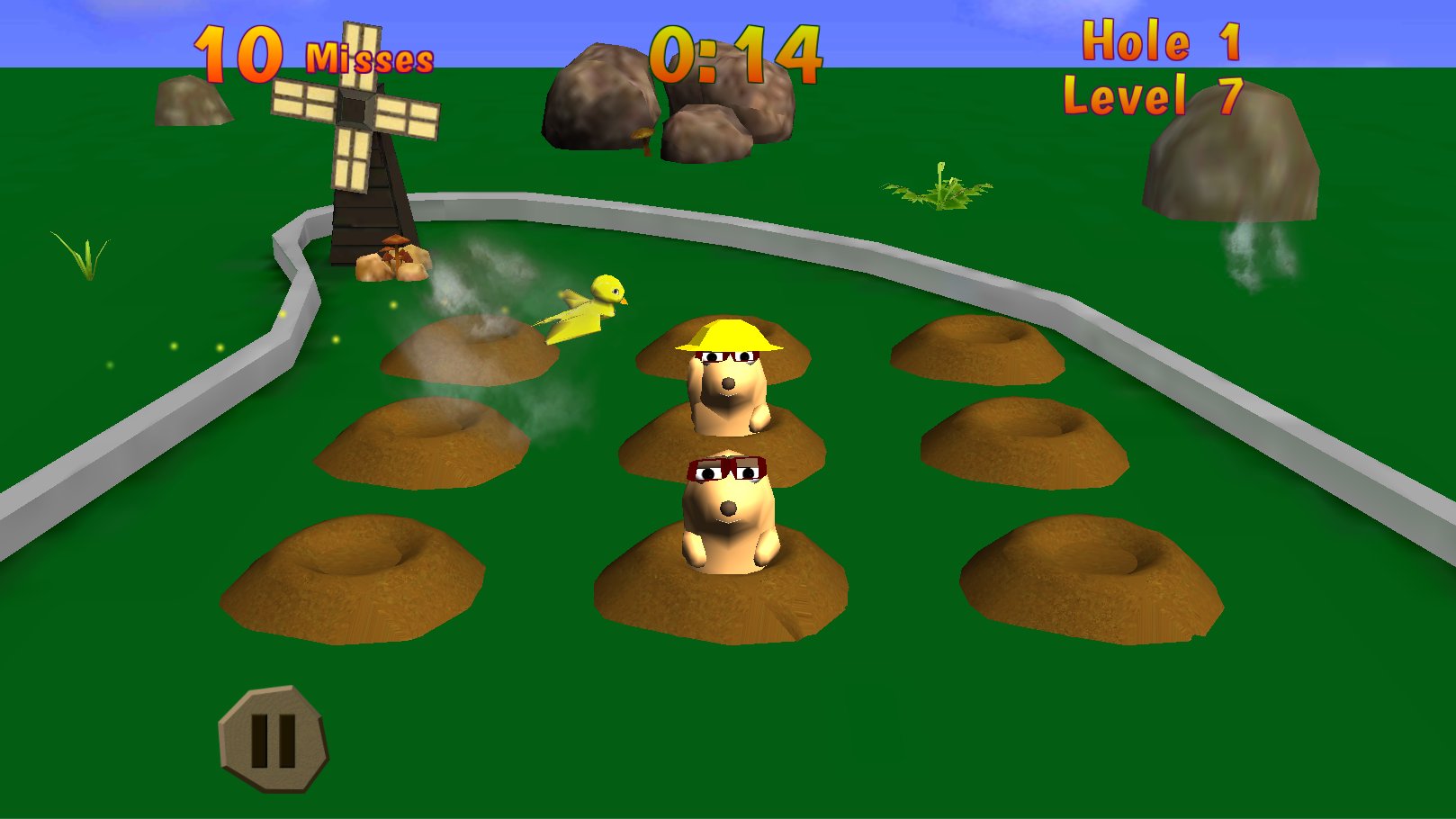Select the Level 7 label
Image resolution: width=1456 pixels, height=819 pixels.
pyautogui.click(x=1154, y=94)
